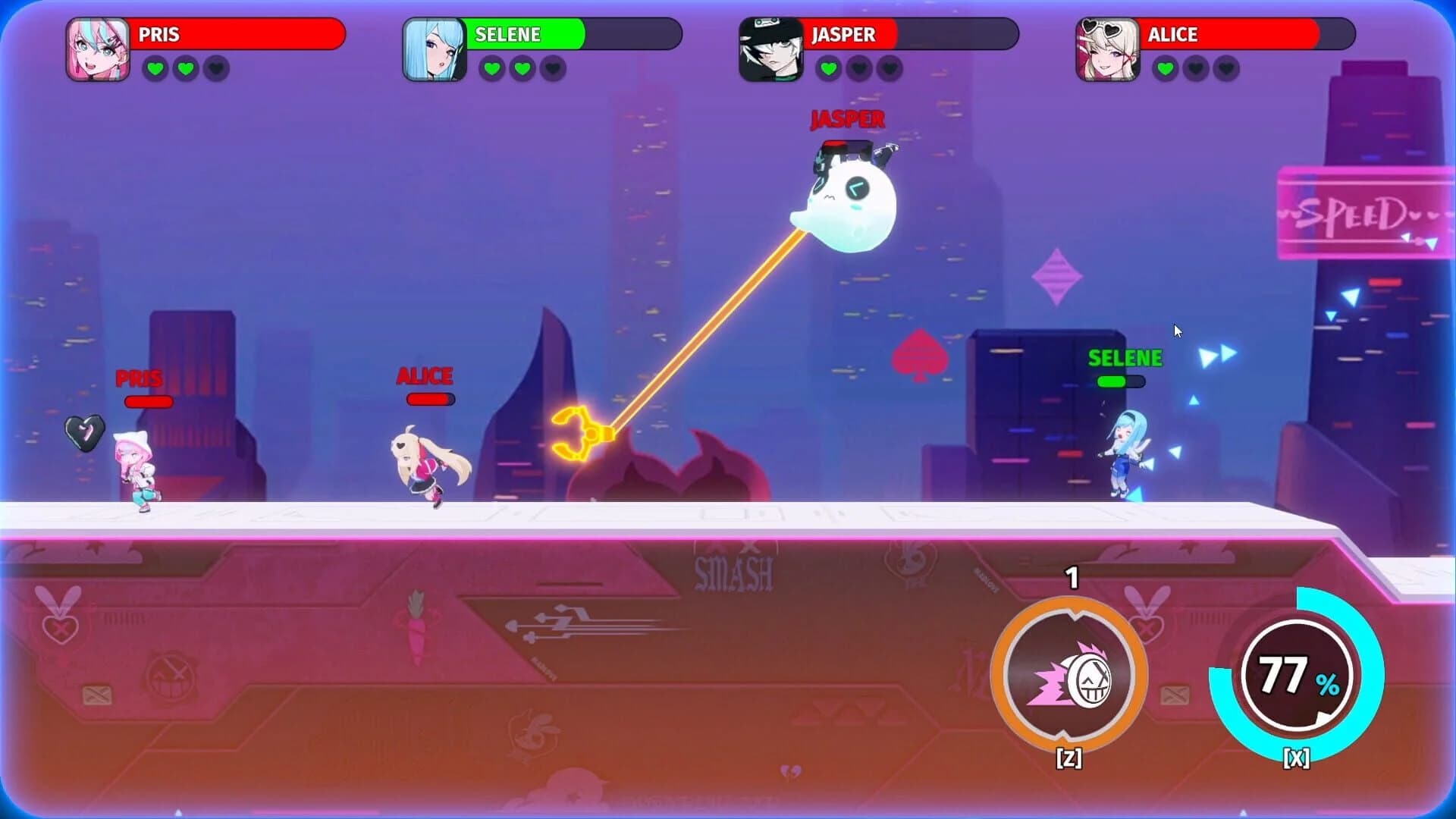Click the counter showing 1 above the ability
This screenshot has width=1456, height=819.
1072,577
